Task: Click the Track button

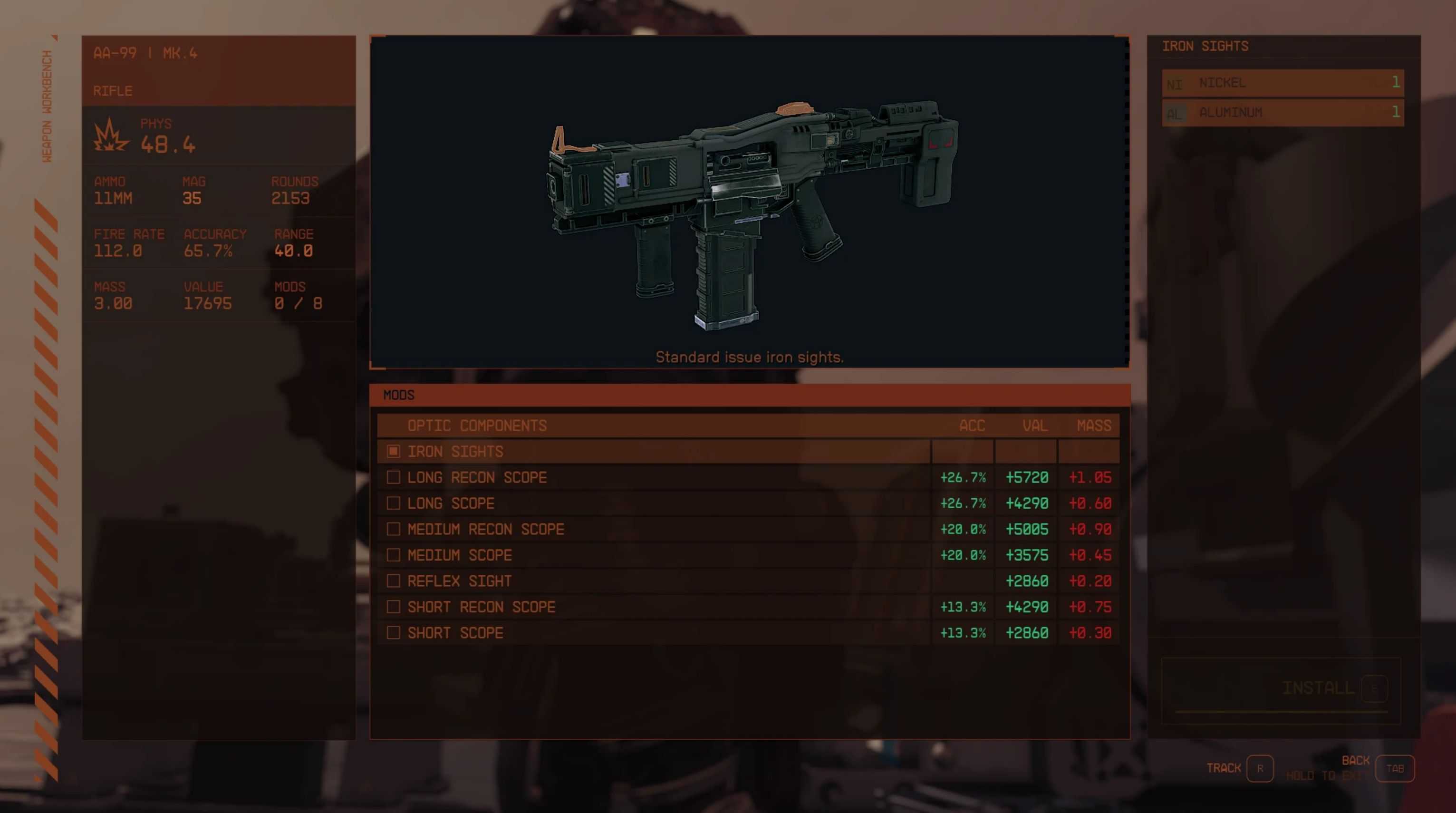Action: 1259,768
